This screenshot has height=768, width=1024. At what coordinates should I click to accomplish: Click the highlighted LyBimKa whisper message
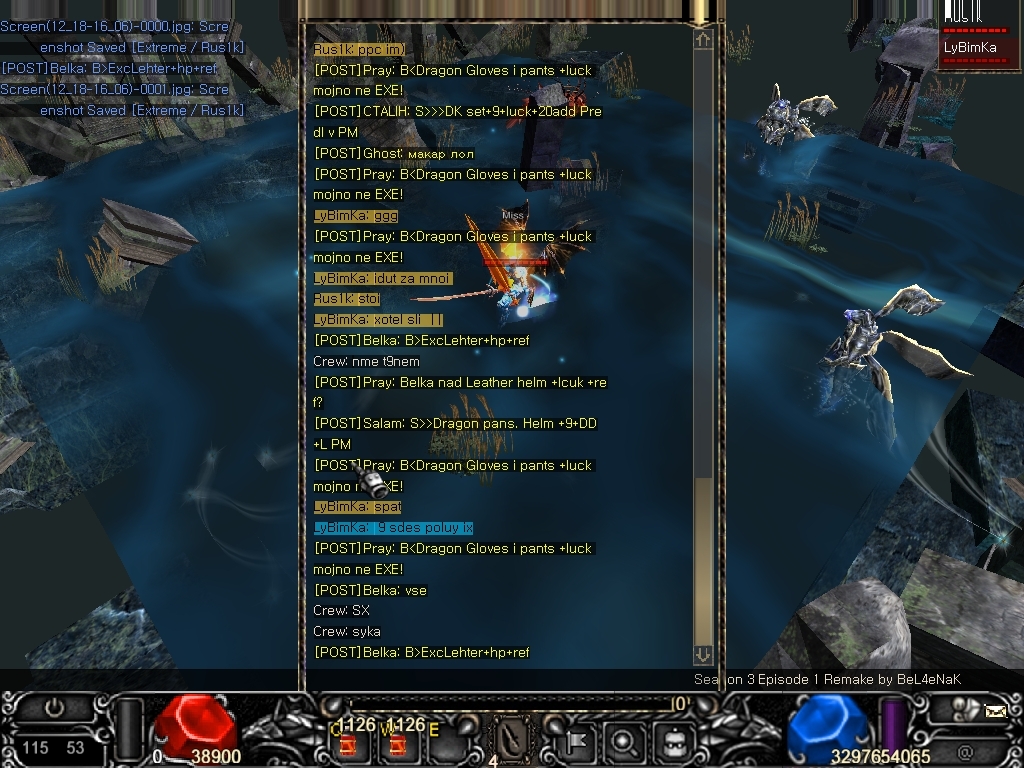coord(393,528)
